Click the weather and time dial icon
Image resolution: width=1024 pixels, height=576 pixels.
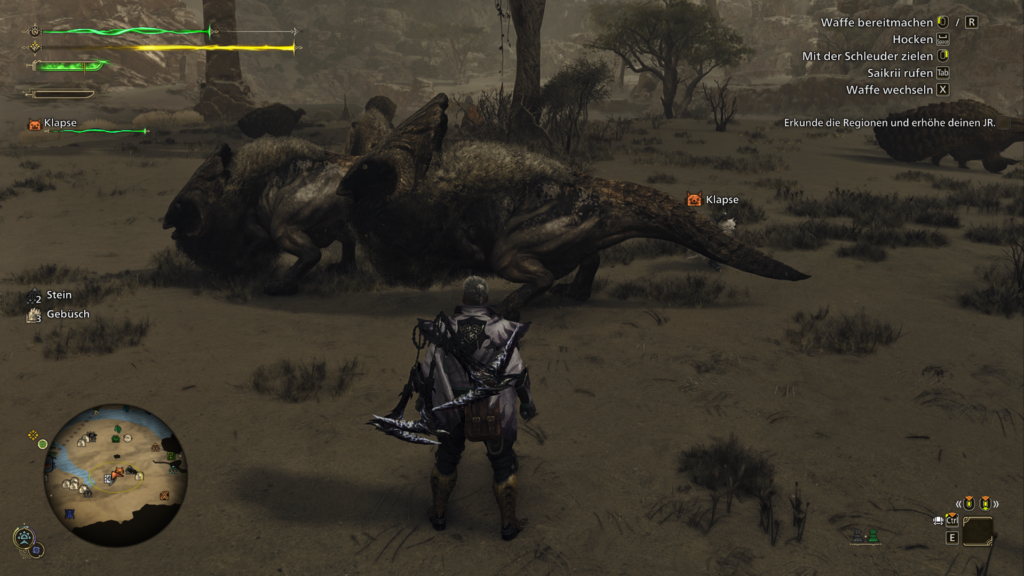point(25,539)
